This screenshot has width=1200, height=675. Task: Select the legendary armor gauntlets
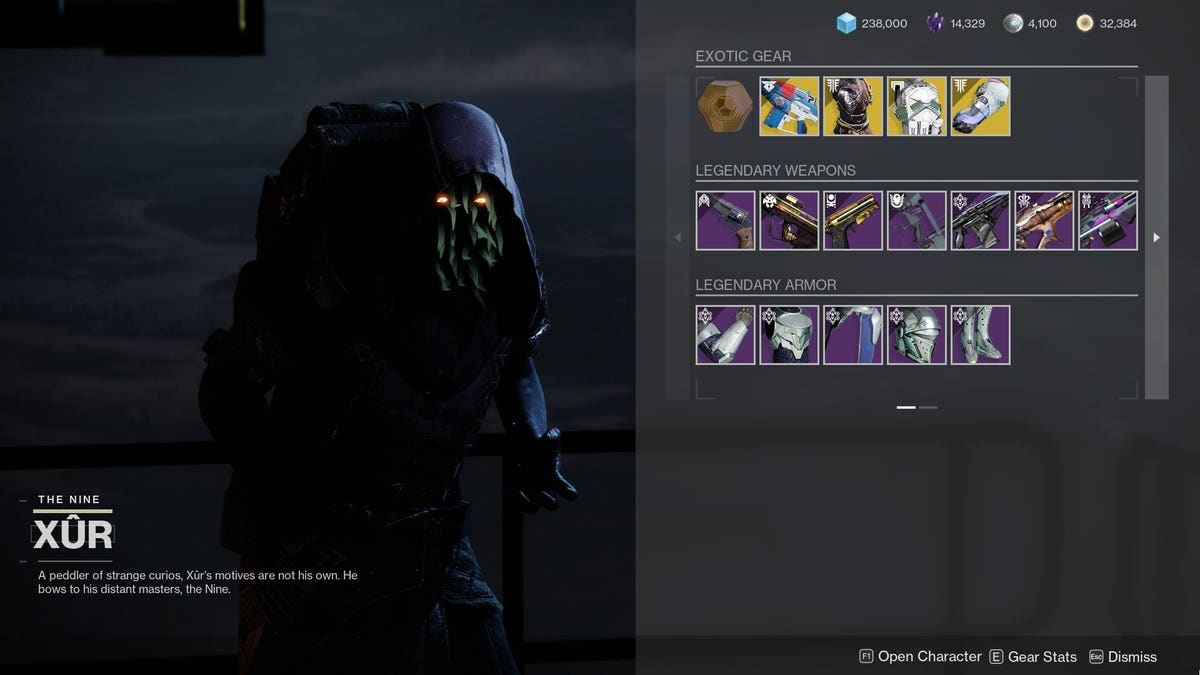(725, 335)
